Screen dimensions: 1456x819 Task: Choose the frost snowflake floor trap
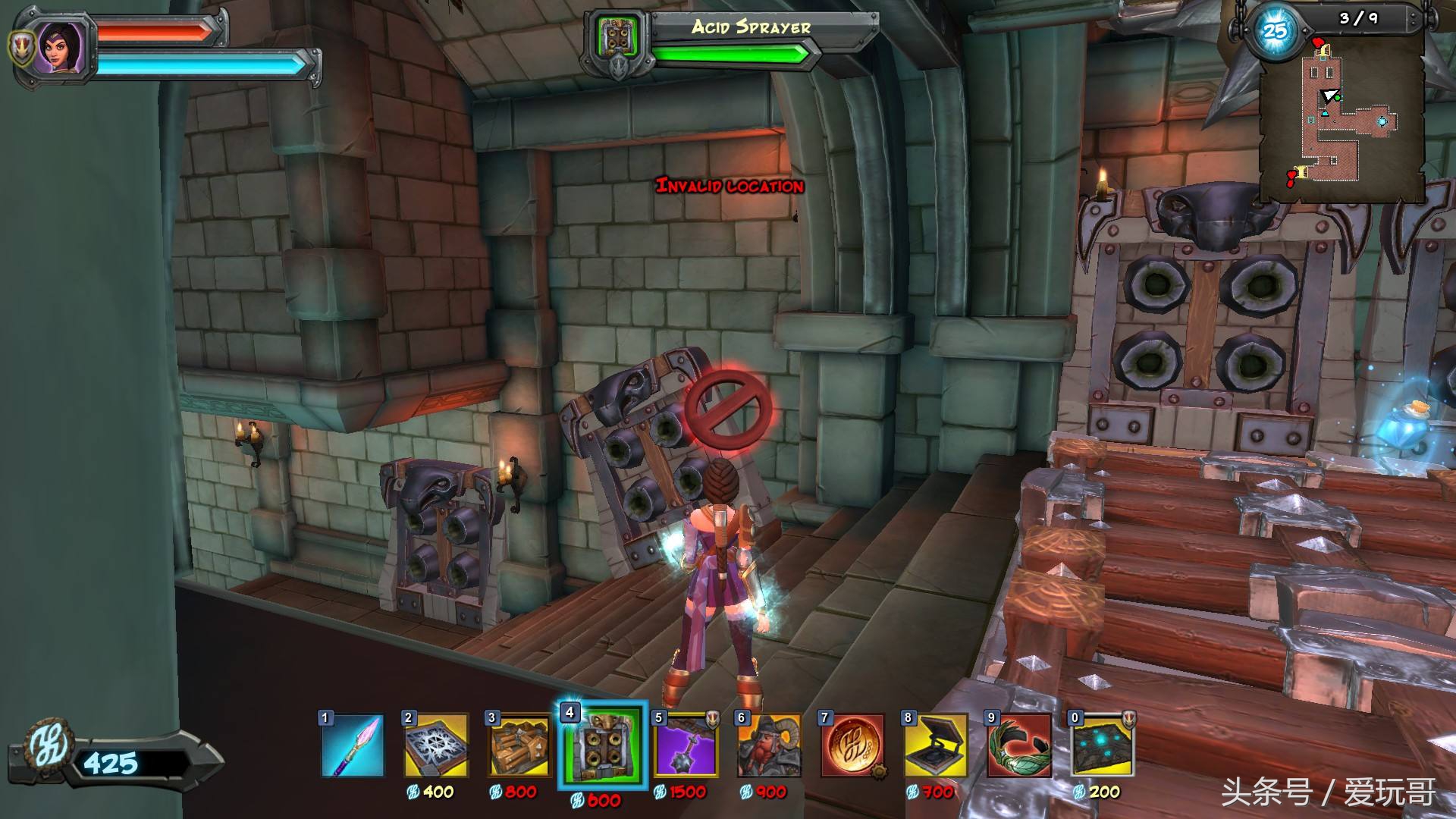pyautogui.click(x=435, y=745)
